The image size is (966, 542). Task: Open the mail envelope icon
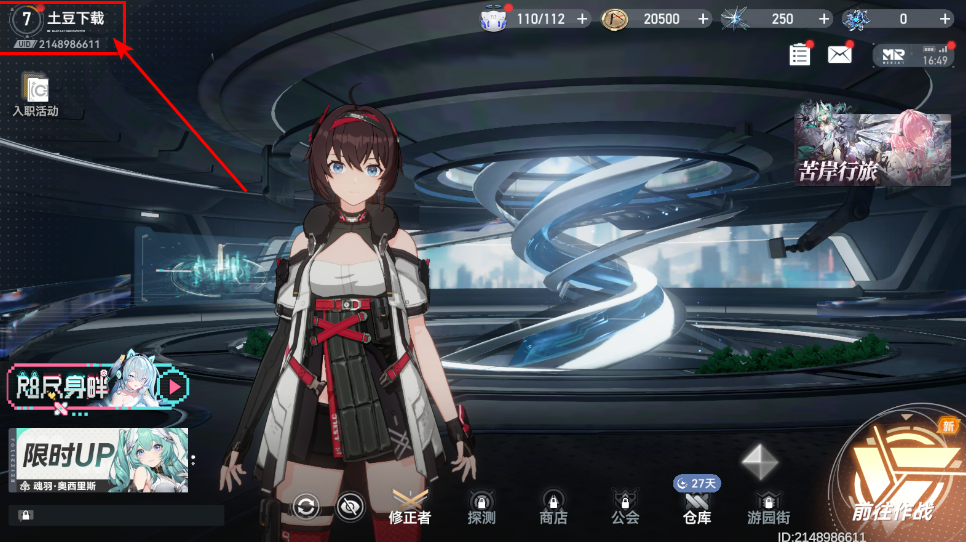pos(838,55)
